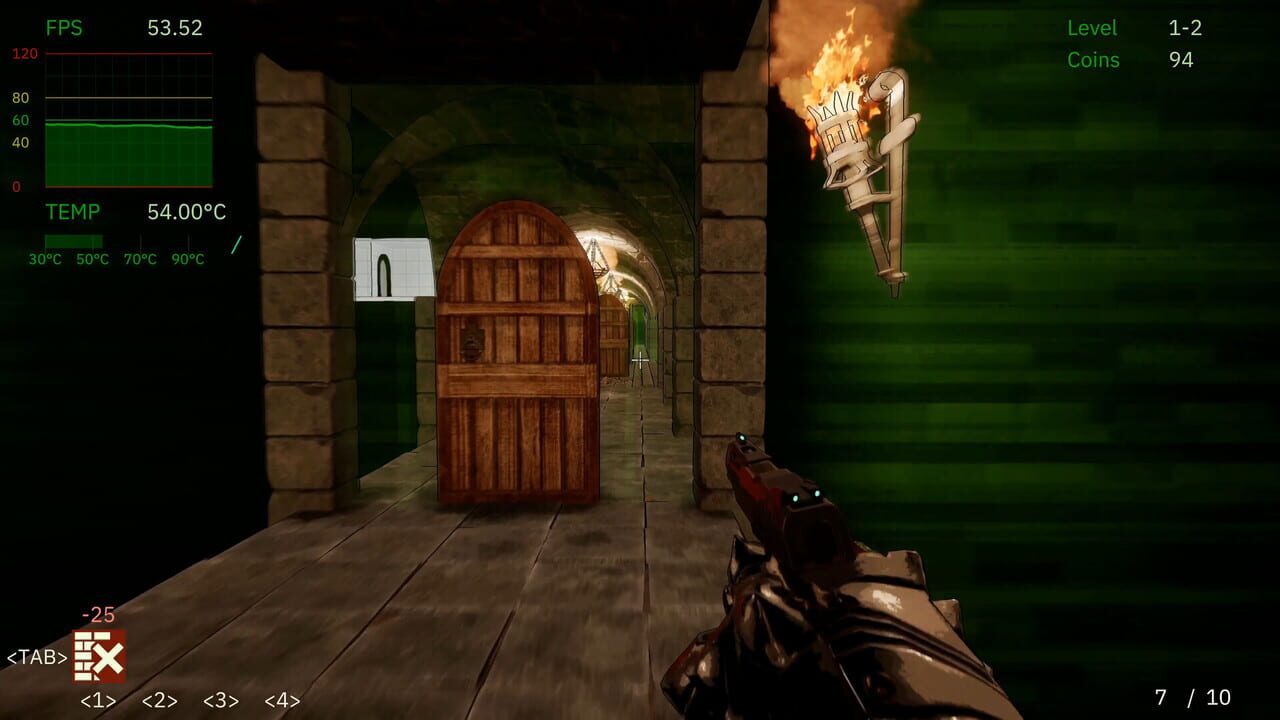The width and height of the screenshot is (1280, 720).
Task: Select the brick wall item icon
Action: coord(99,655)
